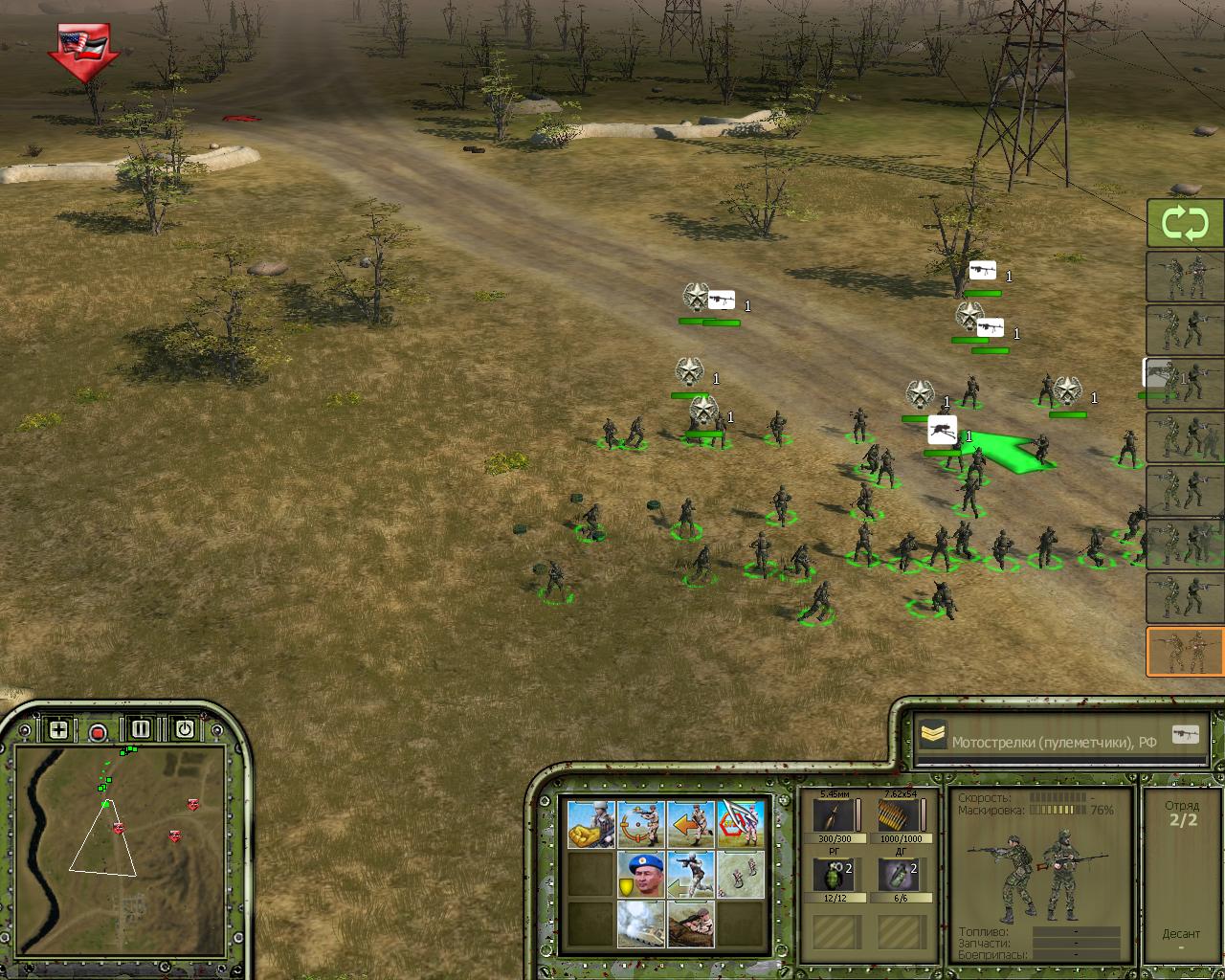Activate the smoke and tank command icon

coord(641,924)
